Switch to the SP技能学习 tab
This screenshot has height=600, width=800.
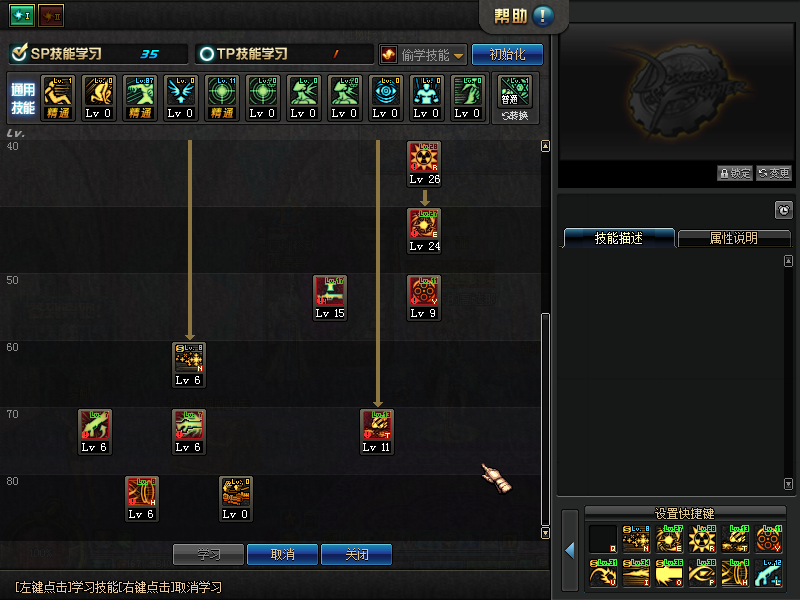click(x=97, y=54)
